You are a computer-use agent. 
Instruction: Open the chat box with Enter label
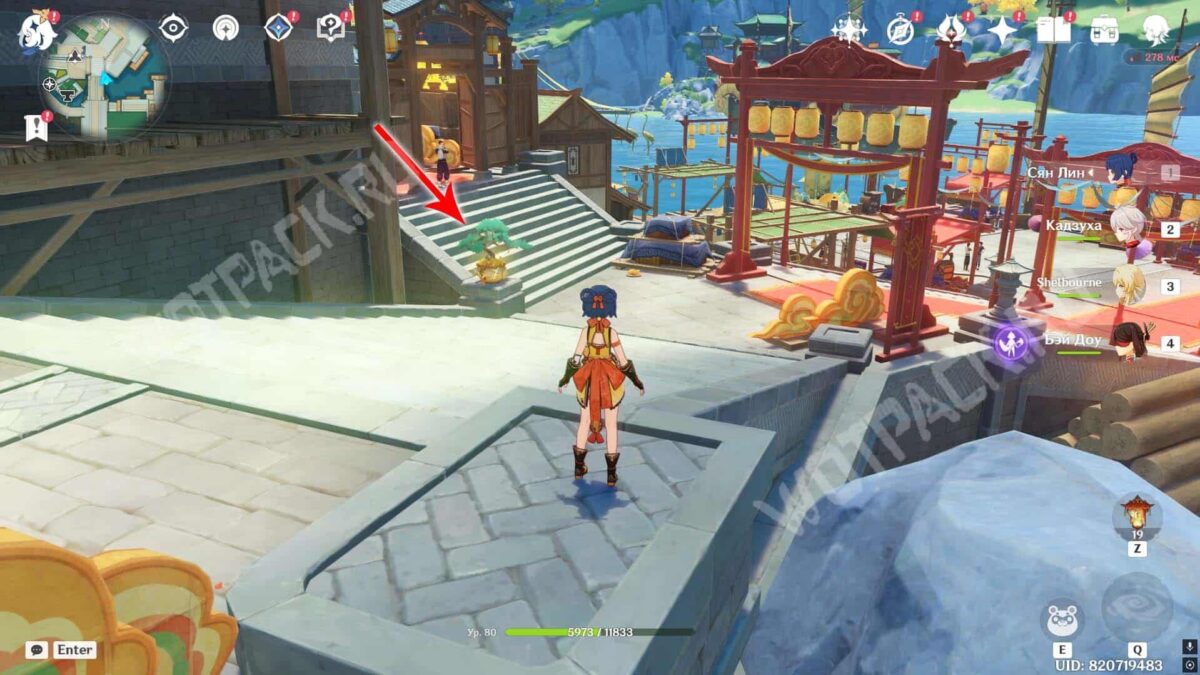point(62,650)
